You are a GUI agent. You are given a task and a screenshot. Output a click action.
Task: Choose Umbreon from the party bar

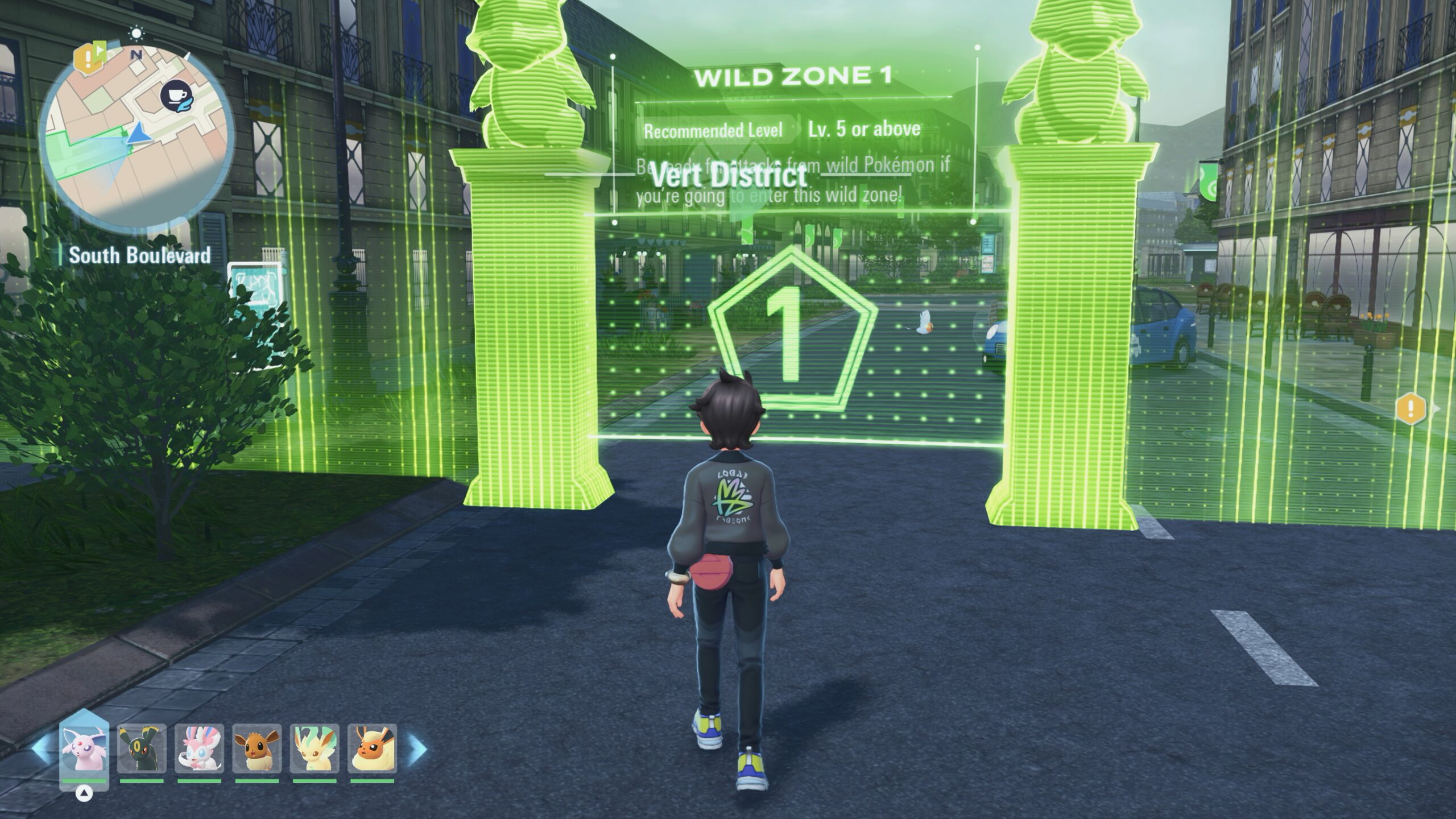pyautogui.click(x=142, y=748)
